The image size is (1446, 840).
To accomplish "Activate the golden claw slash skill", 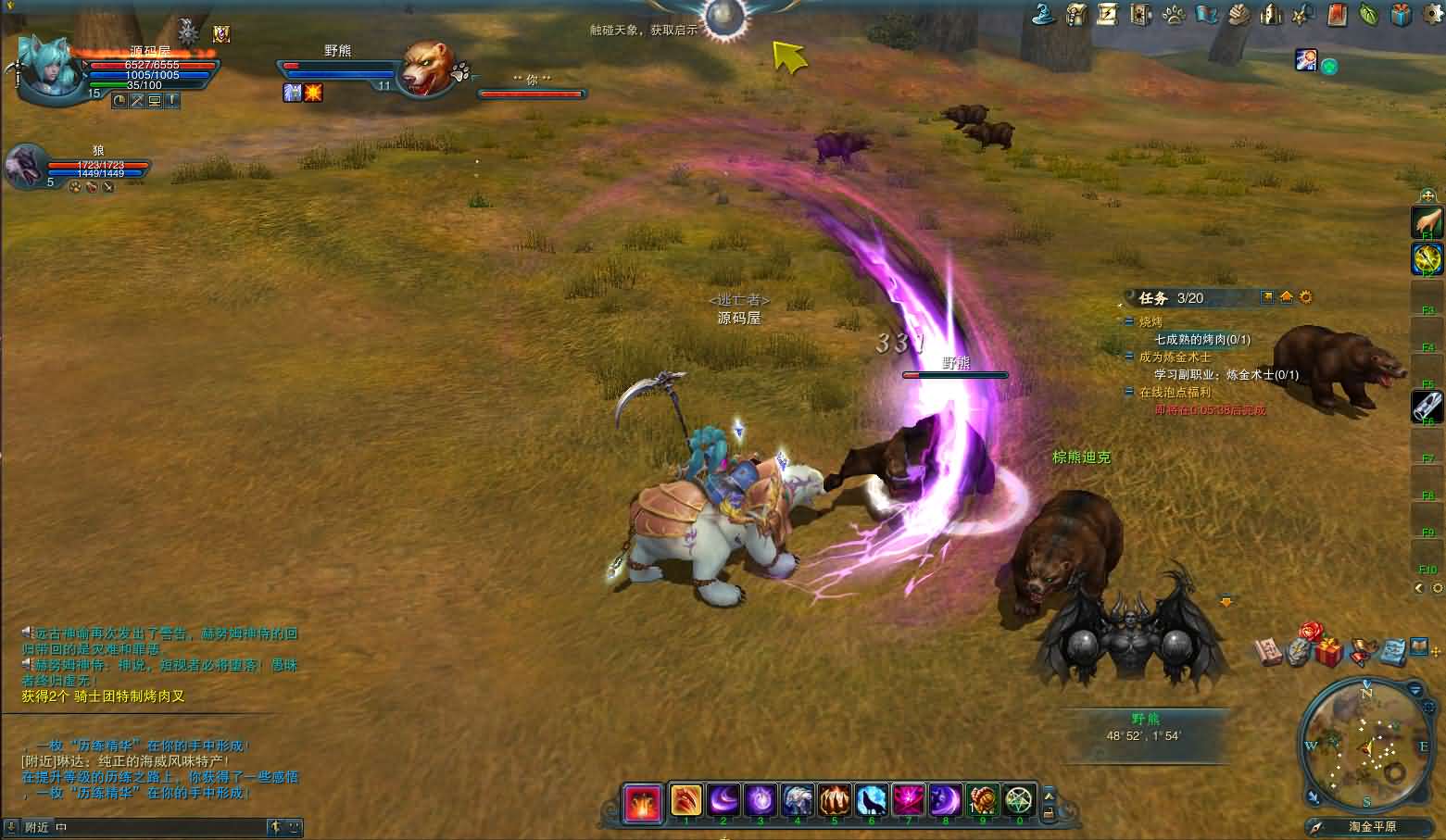I will point(686,799).
